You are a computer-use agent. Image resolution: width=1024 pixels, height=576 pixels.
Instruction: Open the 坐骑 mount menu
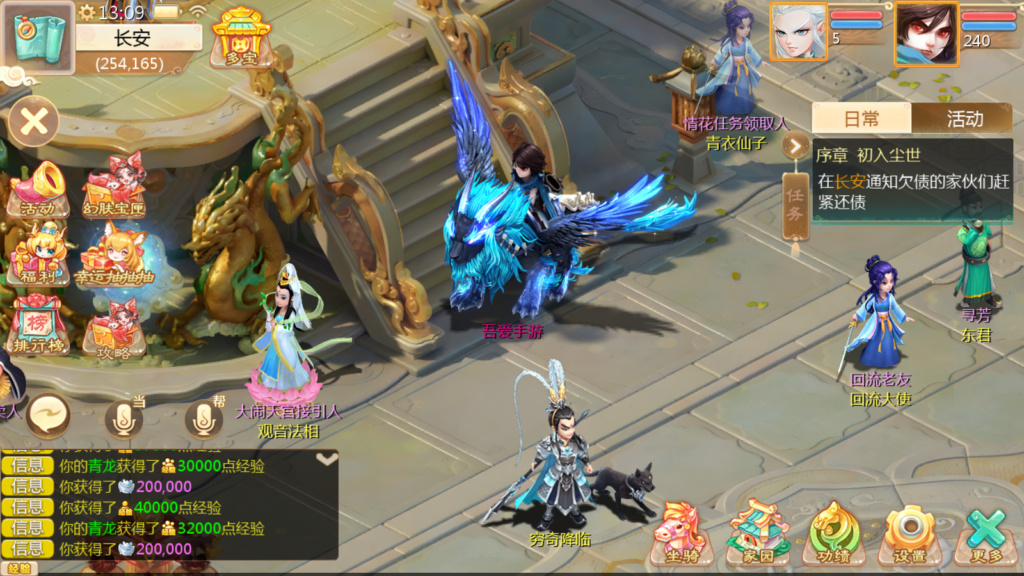681,535
